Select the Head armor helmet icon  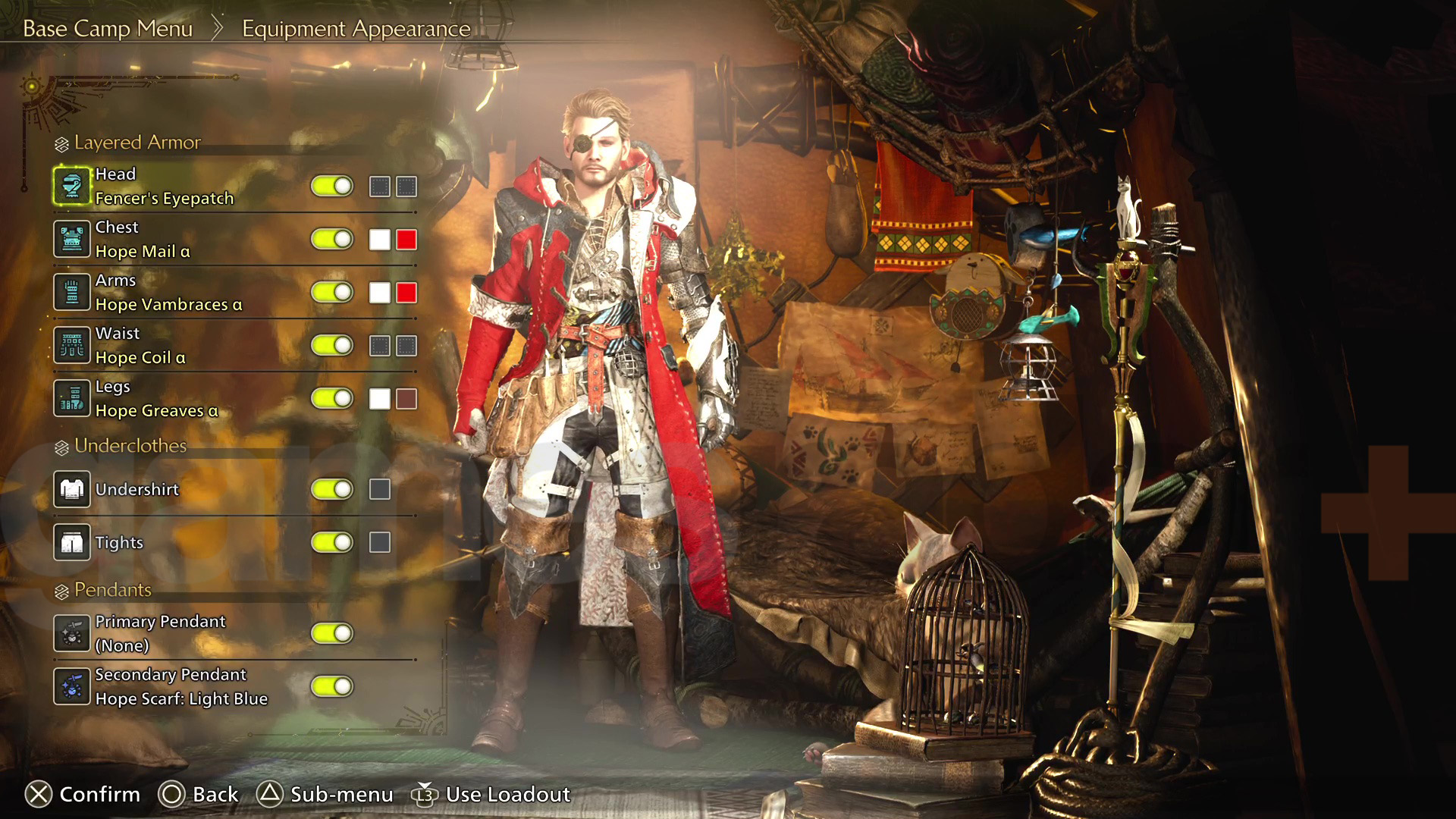(72, 186)
